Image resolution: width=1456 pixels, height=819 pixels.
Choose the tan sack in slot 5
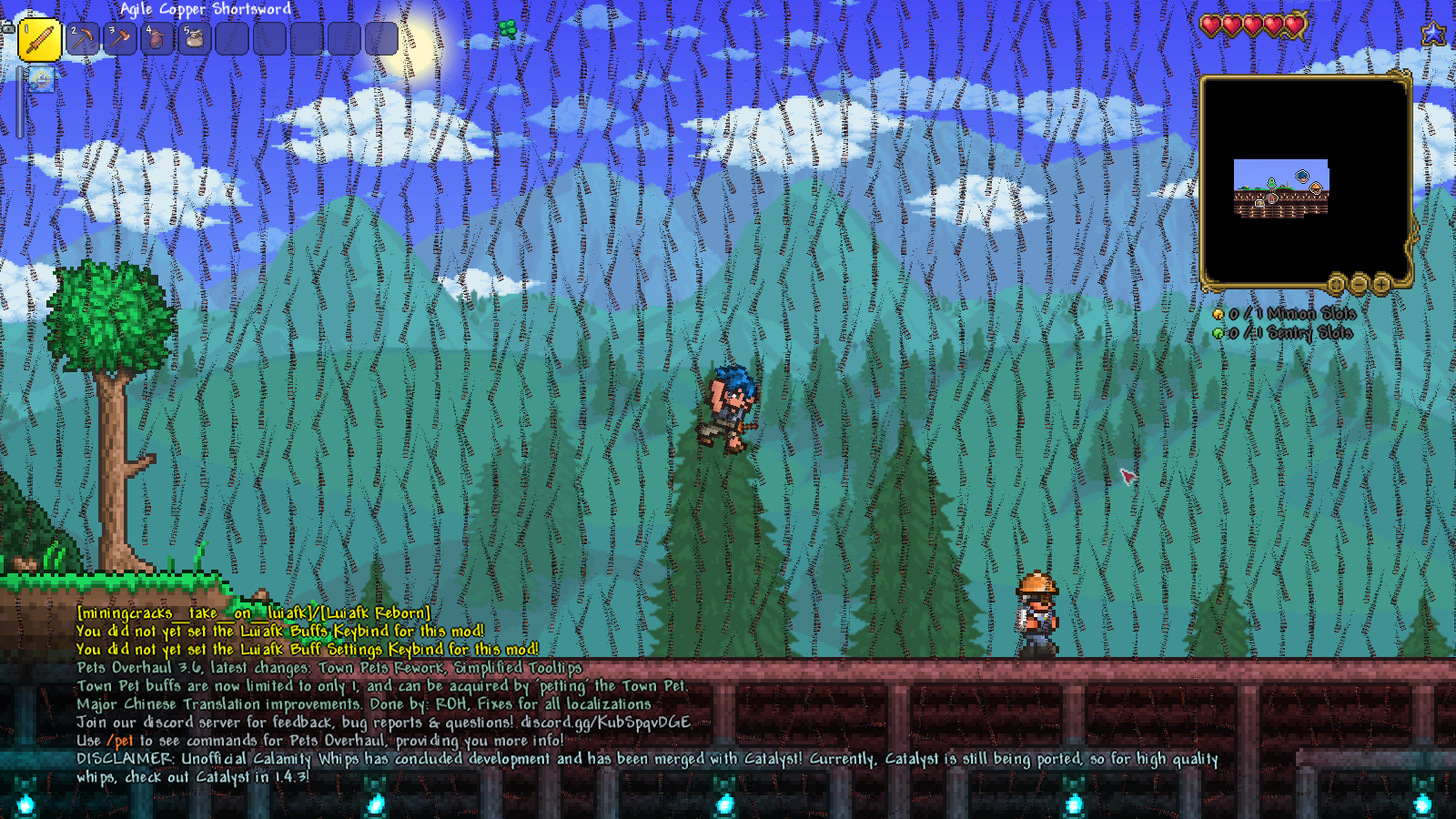(x=195, y=39)
